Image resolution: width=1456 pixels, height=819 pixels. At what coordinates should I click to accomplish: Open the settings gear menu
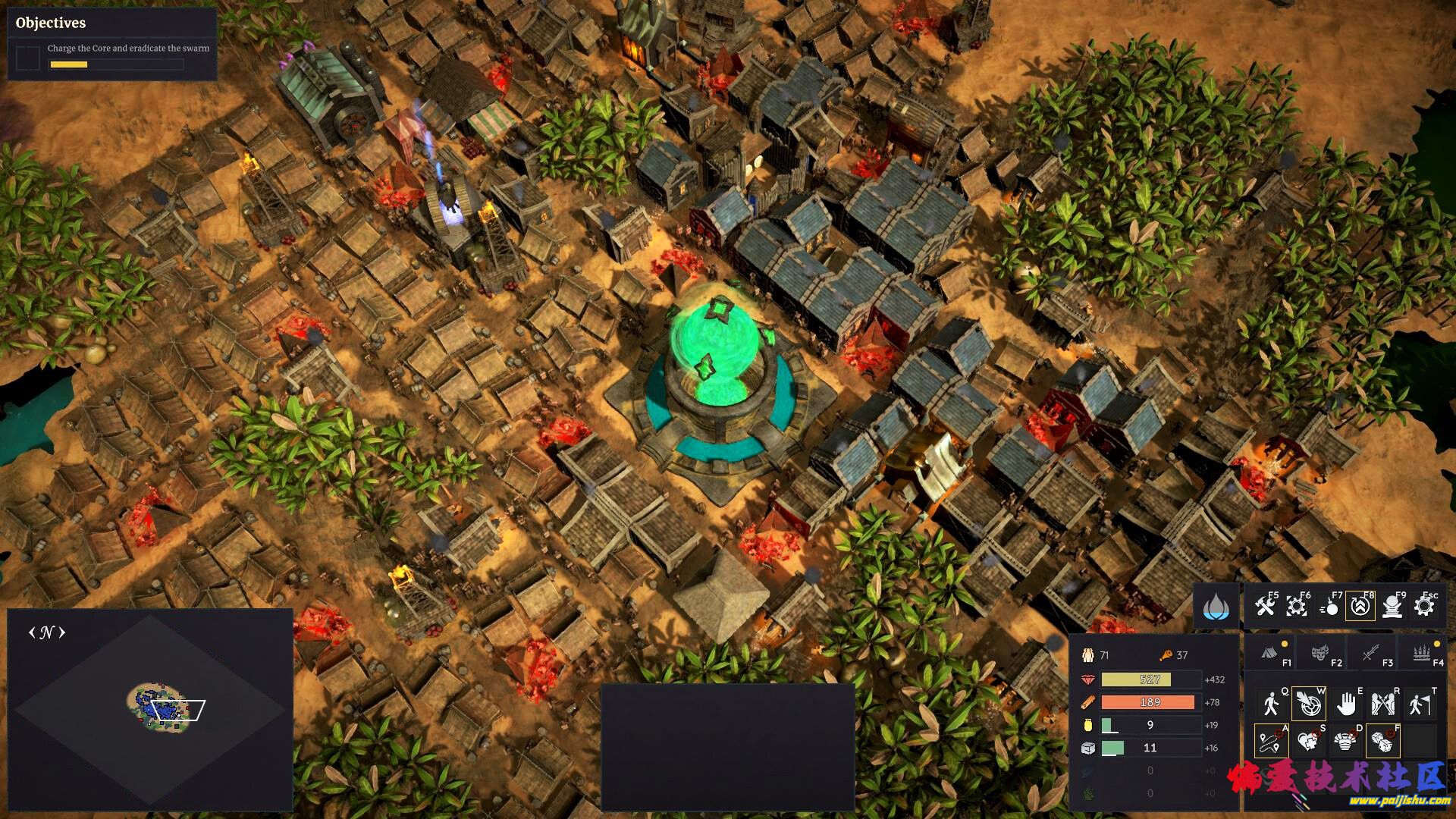(1424, 607)
